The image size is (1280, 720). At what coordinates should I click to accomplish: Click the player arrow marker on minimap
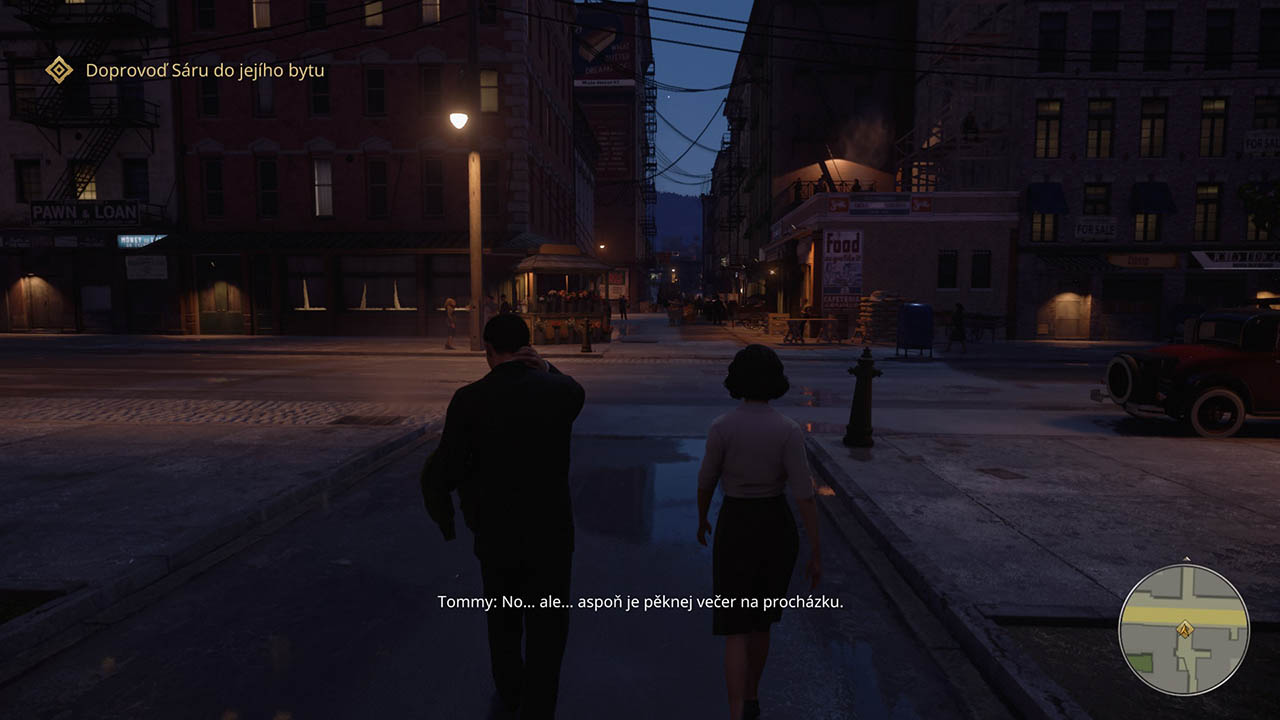coord(1184,629)
